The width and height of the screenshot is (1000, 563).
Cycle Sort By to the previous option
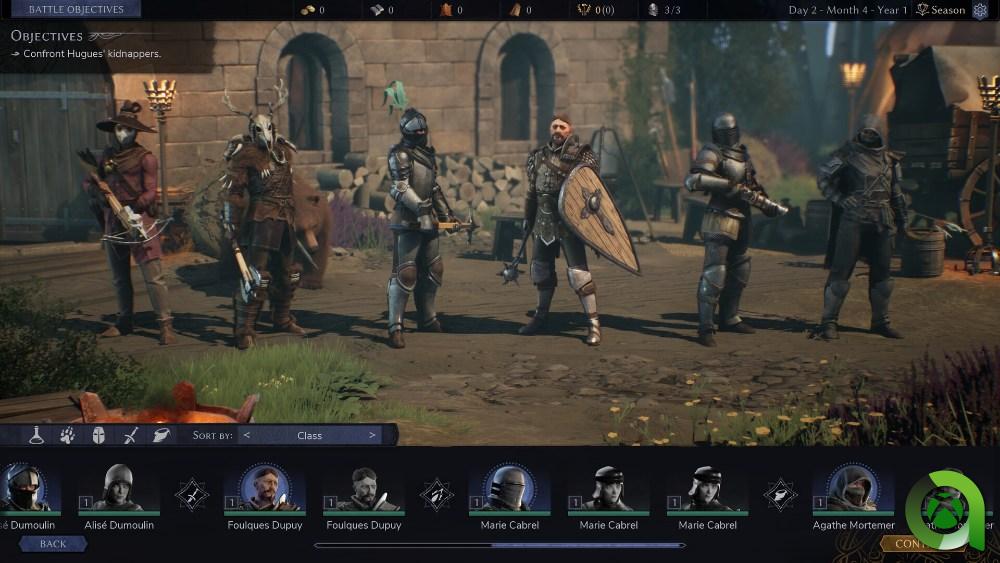pos(247,435)
